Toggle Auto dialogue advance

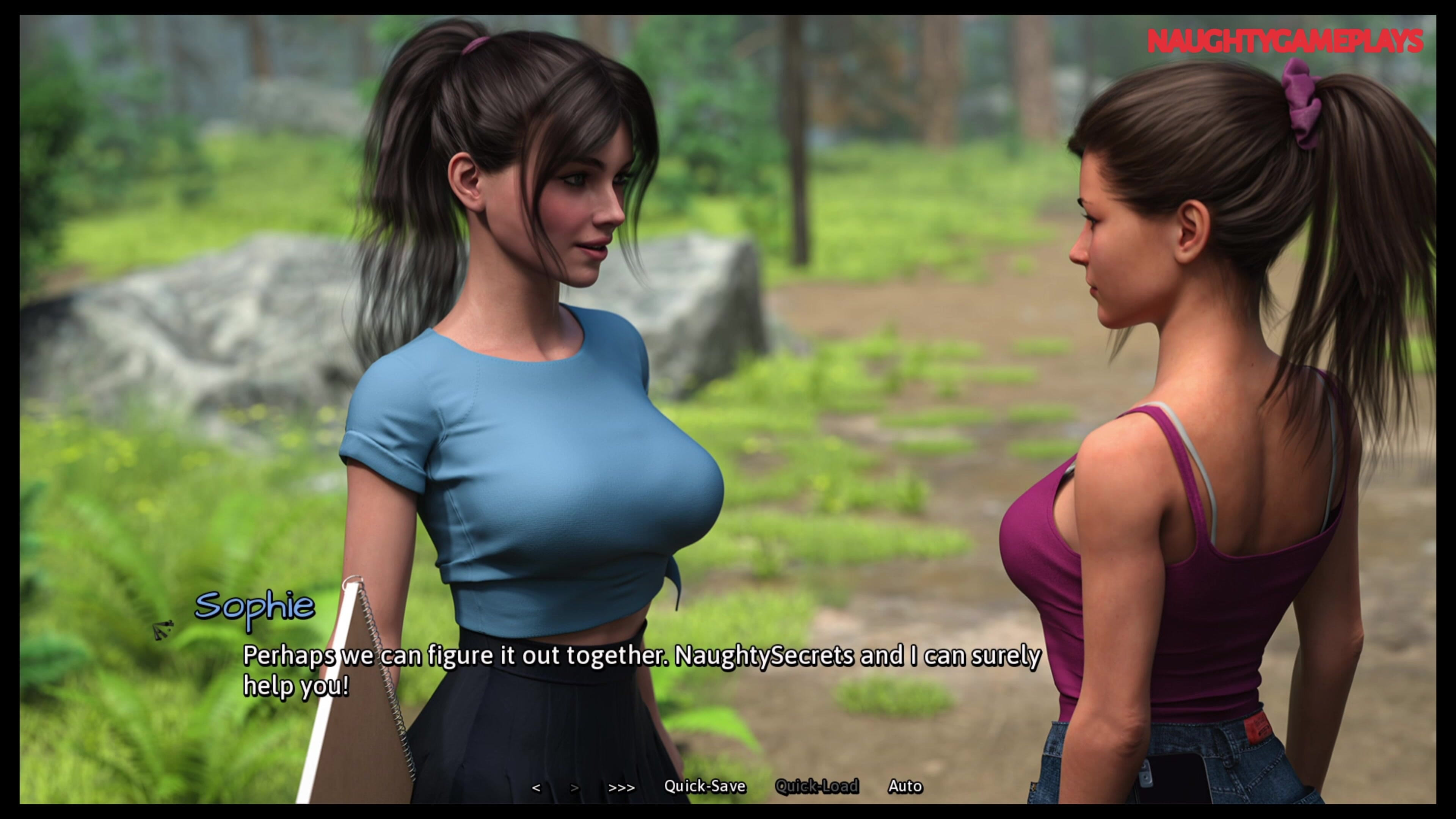click(x=905, y=786)
